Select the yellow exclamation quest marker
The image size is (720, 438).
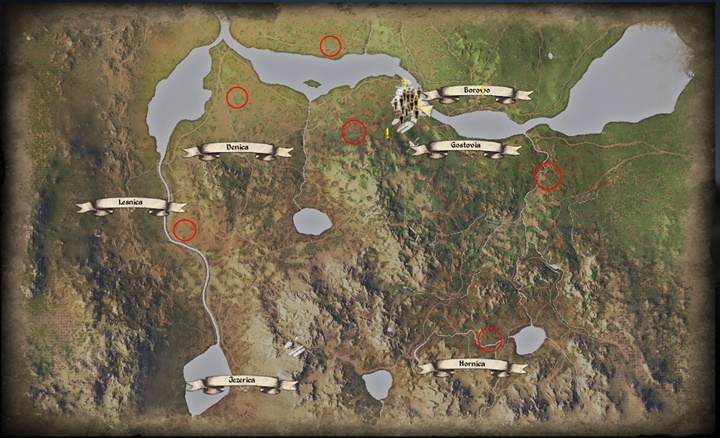387,132
